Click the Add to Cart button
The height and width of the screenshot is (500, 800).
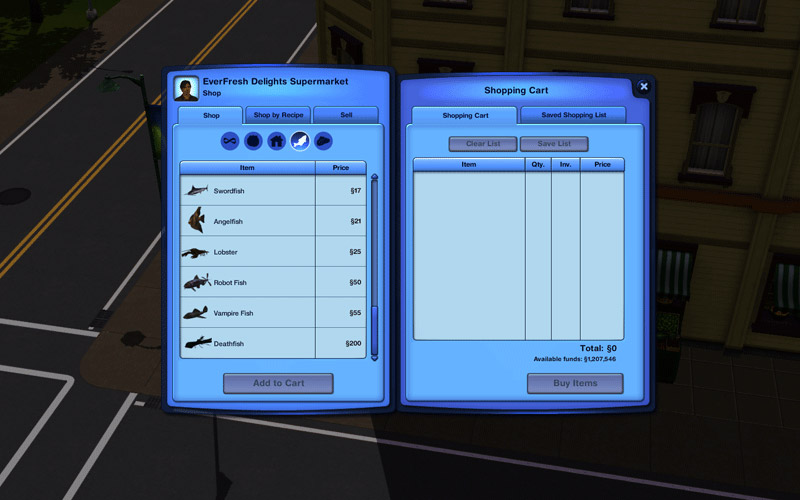[x=278, y=383]
